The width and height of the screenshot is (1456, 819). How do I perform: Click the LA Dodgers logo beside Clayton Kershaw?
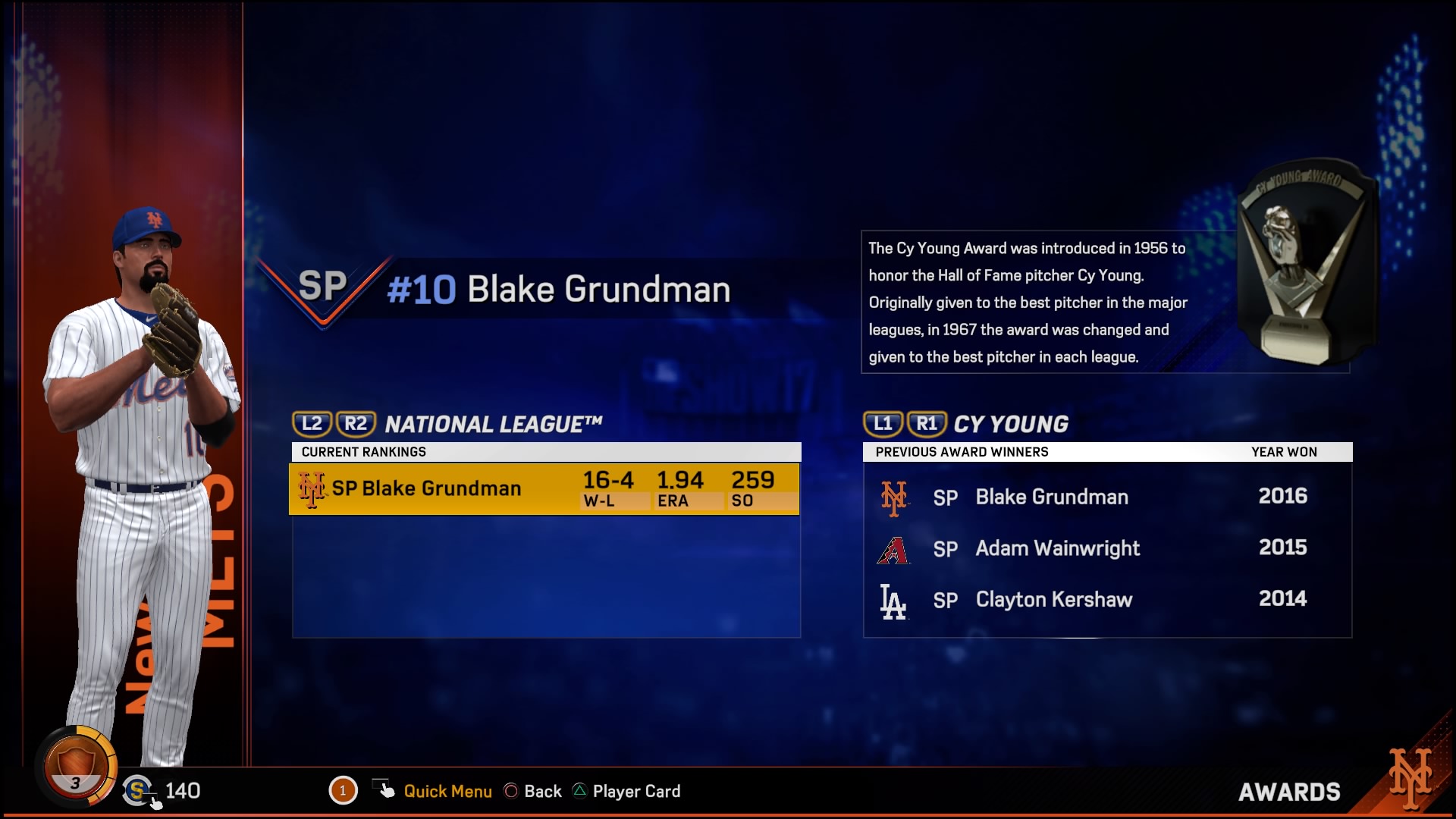(x=895, y=599)
